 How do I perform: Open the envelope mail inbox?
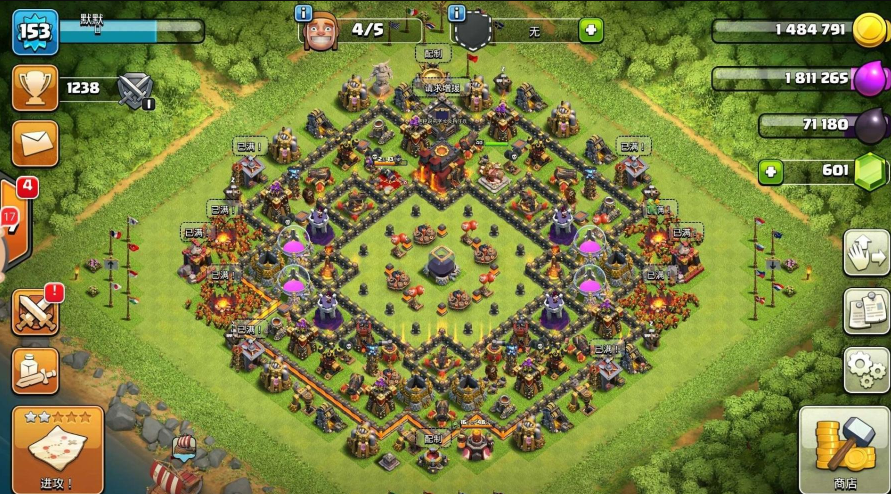click(x=35, y=144)
